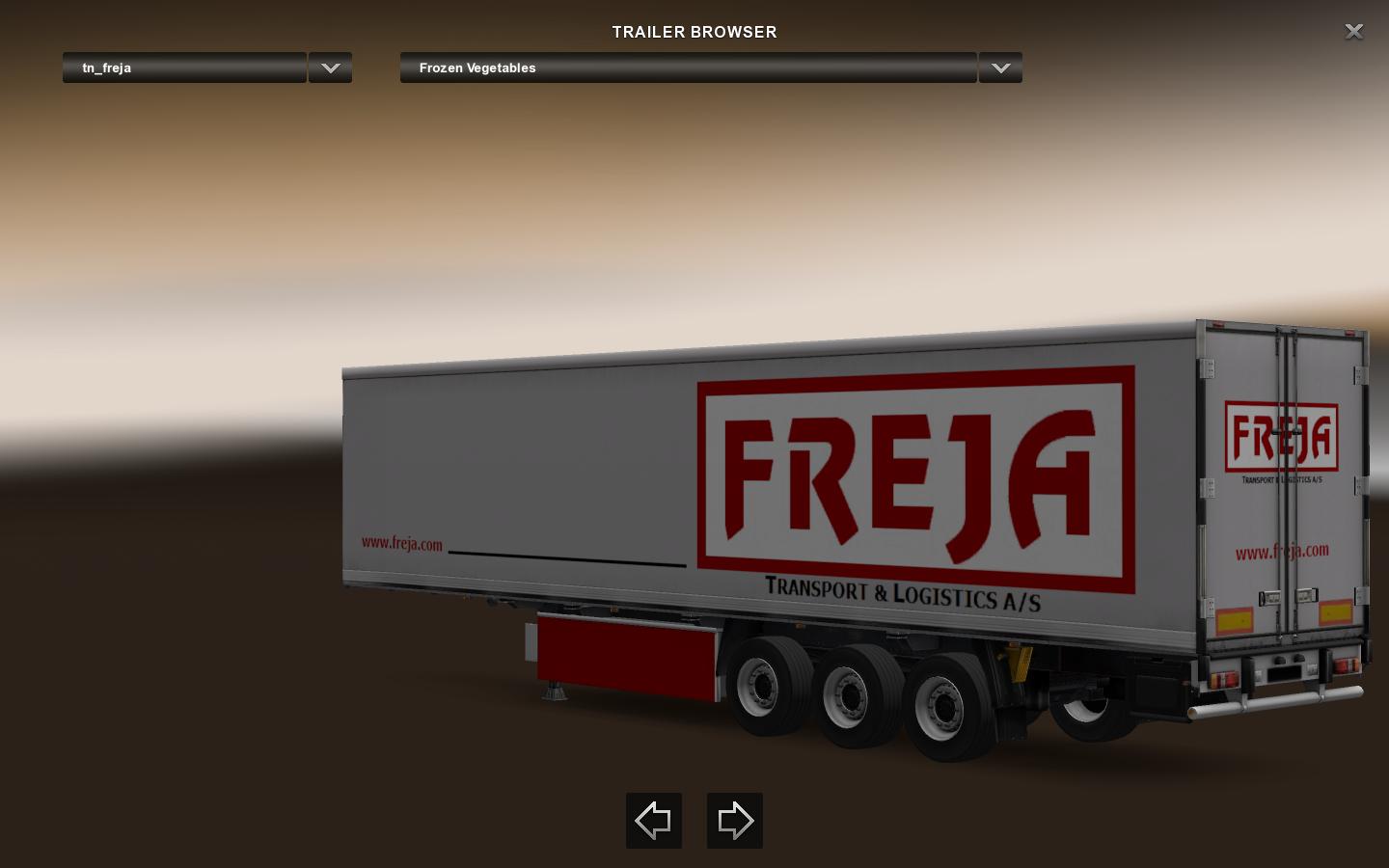Expand the cargo list arrow beside Frozen Vegetables
This screenshot has height=868, width=1389.
pos(1000,68)
